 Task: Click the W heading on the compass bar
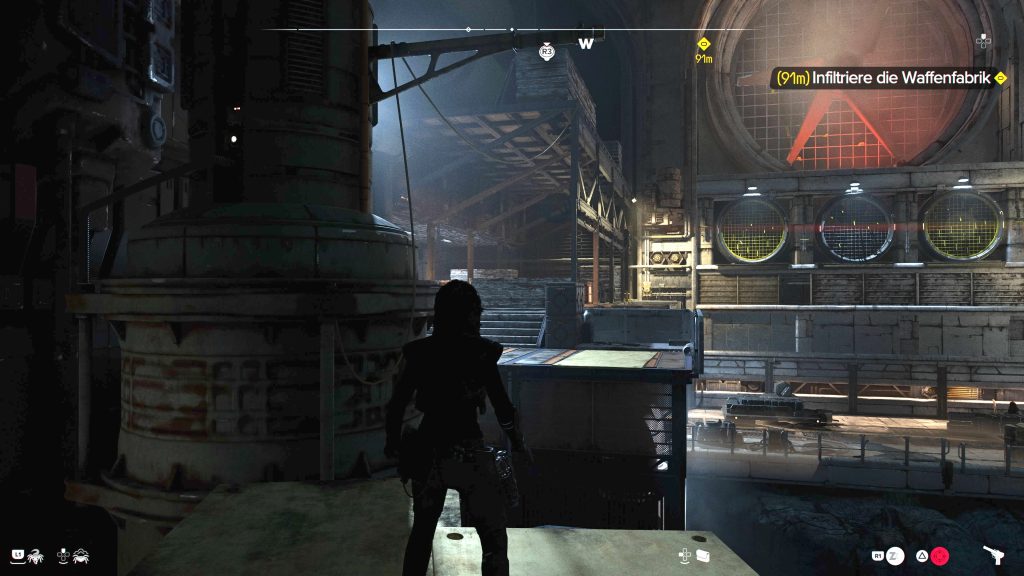click(x=586, y=43)
